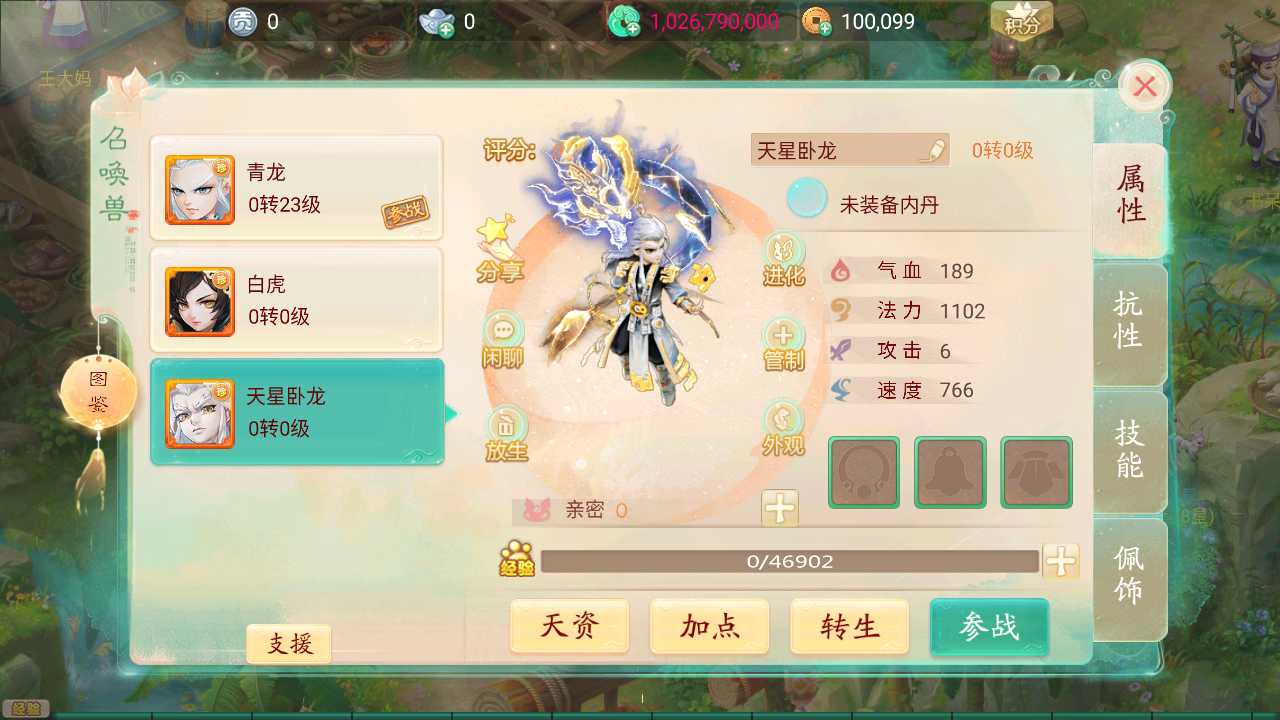
Task: Open the 图鉴 compendium medallion on the left
Action: point(97,390)
